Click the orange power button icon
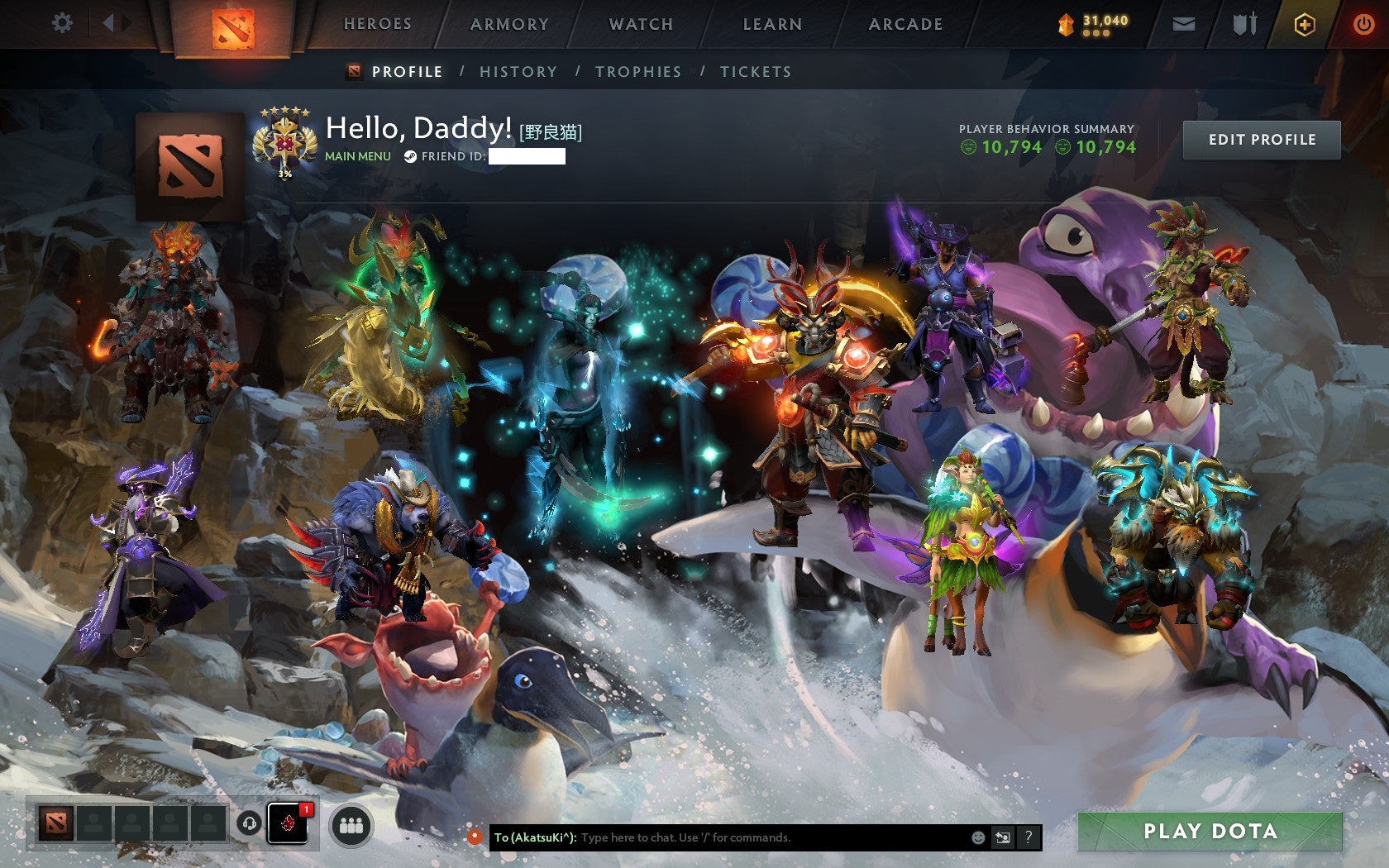The image size is (1389, 868). coord(1363,24)
